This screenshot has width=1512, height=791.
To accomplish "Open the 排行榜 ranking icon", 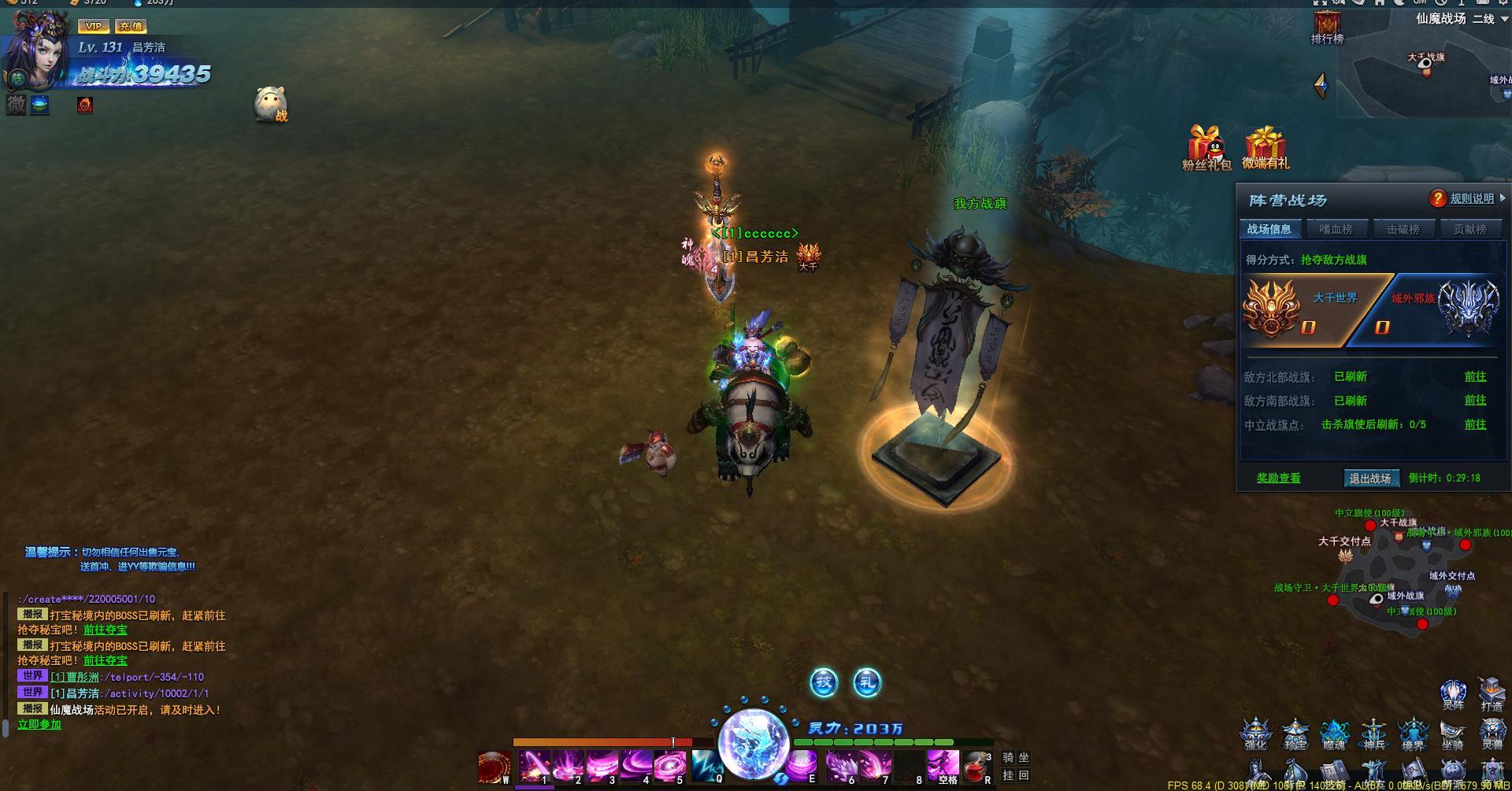I will point(1327,27).
